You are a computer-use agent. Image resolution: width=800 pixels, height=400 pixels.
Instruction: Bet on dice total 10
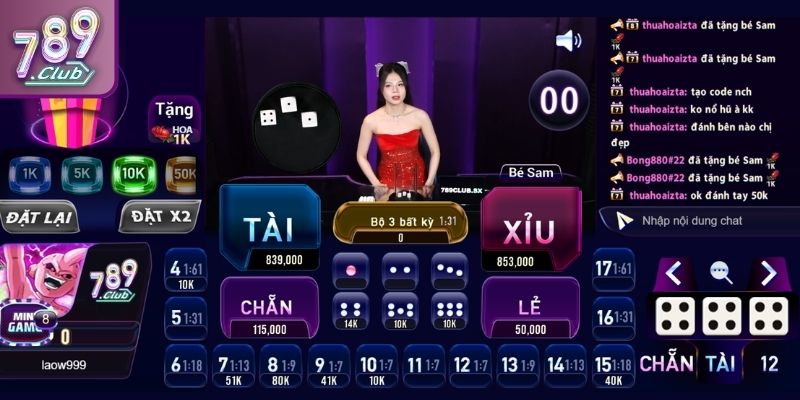[x=376, y=370]
